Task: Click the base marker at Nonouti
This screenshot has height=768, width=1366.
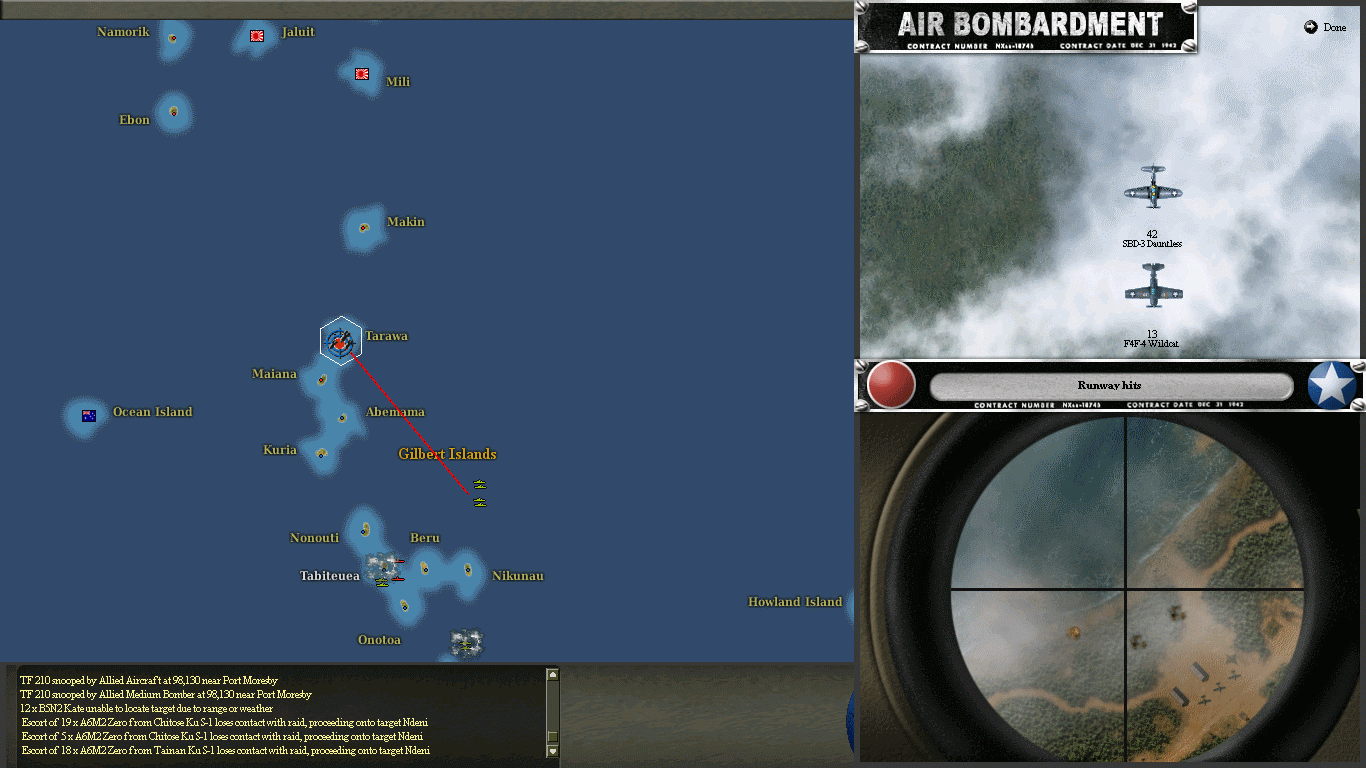Action: coord(361,529)
